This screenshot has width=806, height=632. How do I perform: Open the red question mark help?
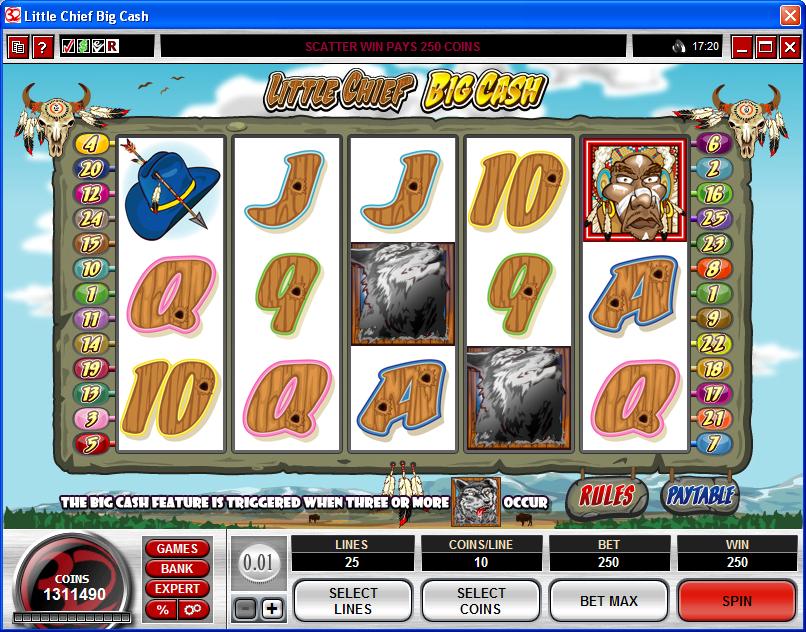click(x=42, y=47)
